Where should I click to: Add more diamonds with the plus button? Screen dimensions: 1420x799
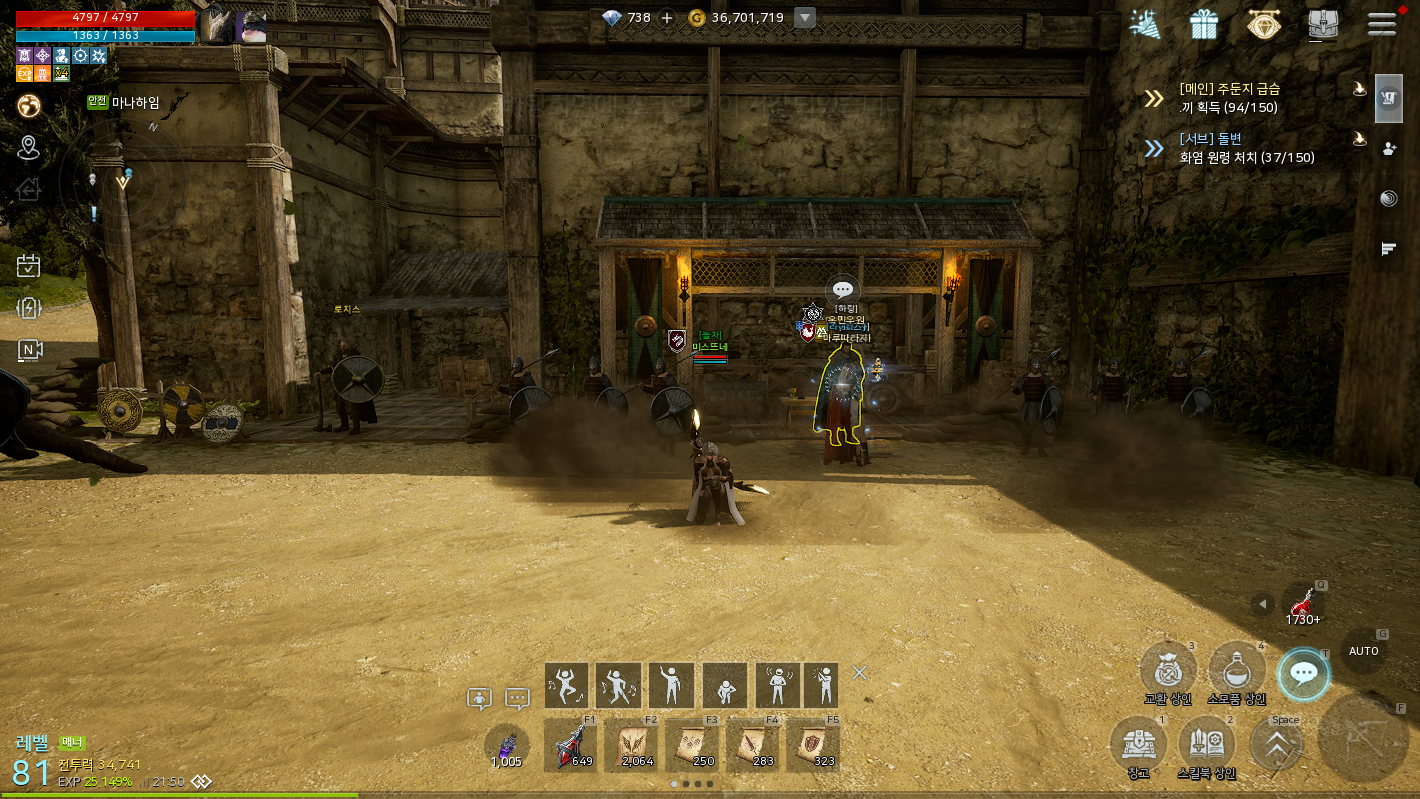click(x=667, y=18)
